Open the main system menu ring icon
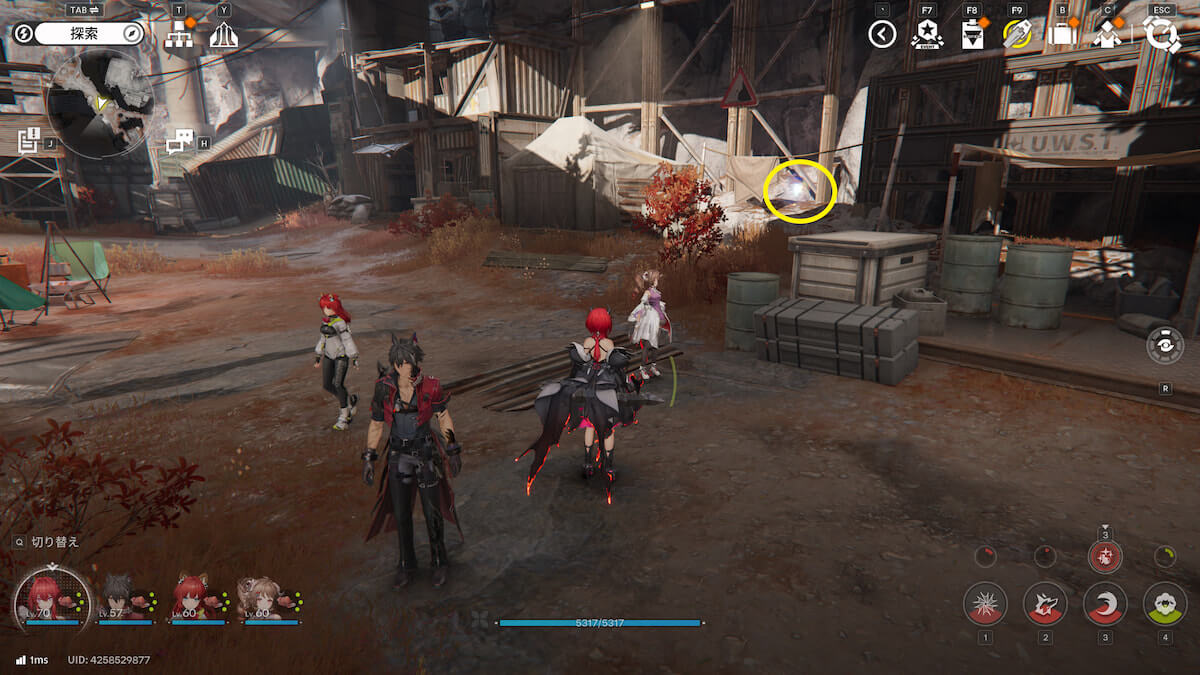The width and height of the screenshot is (1200, 675). 1162,35
